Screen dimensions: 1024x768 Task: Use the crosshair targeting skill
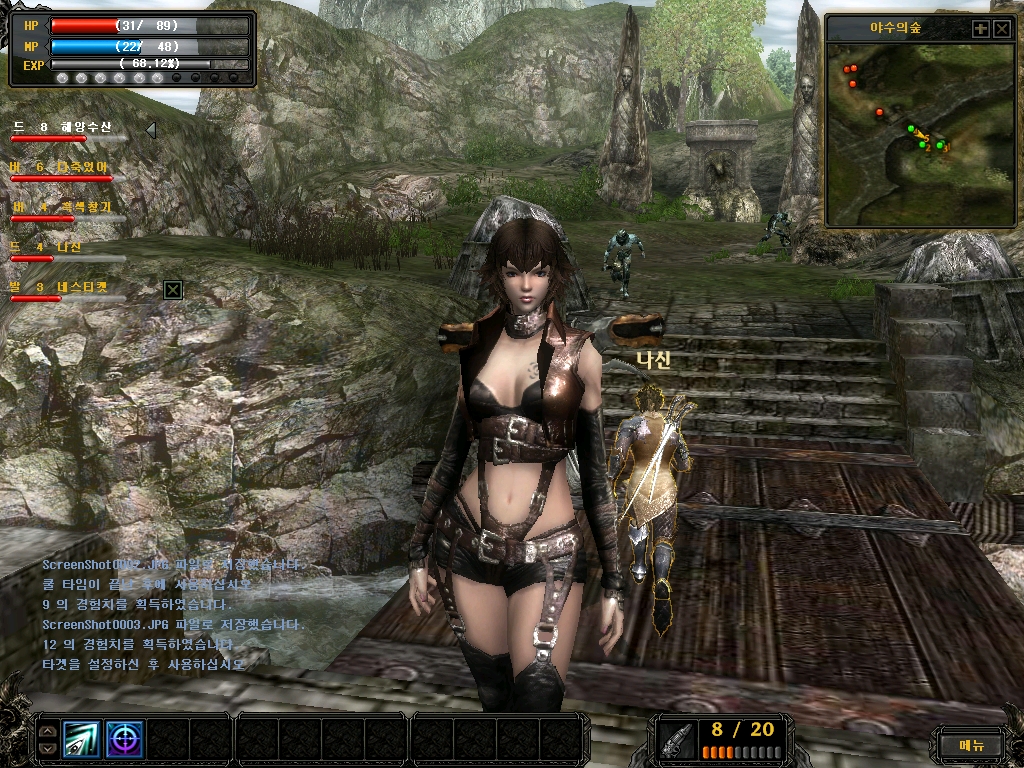point(125,739)
